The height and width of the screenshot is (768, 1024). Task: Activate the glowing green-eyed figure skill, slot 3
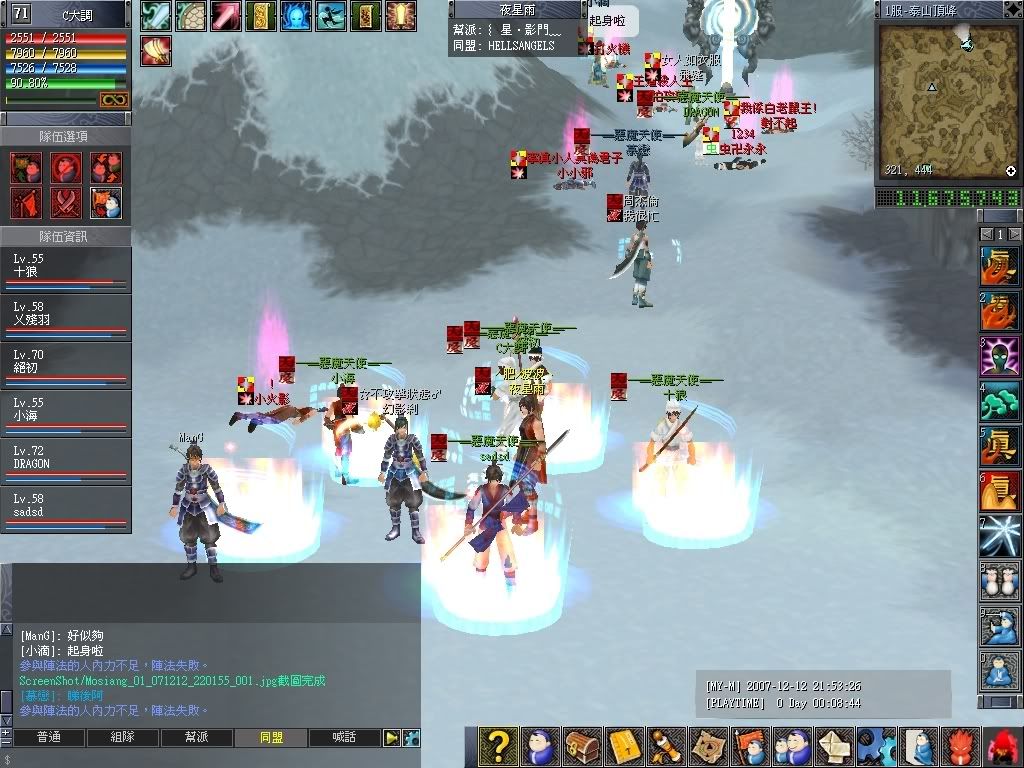pyautogui.click(x=999, y=357)
